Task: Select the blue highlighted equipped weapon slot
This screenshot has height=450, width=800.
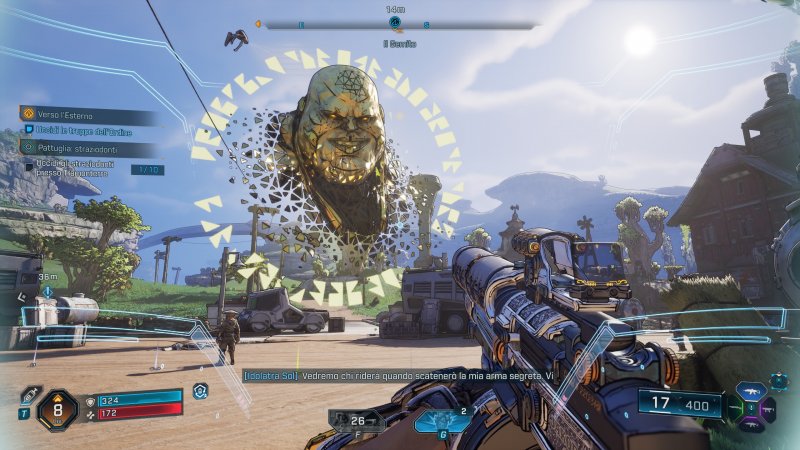Action: coord(749,393)
